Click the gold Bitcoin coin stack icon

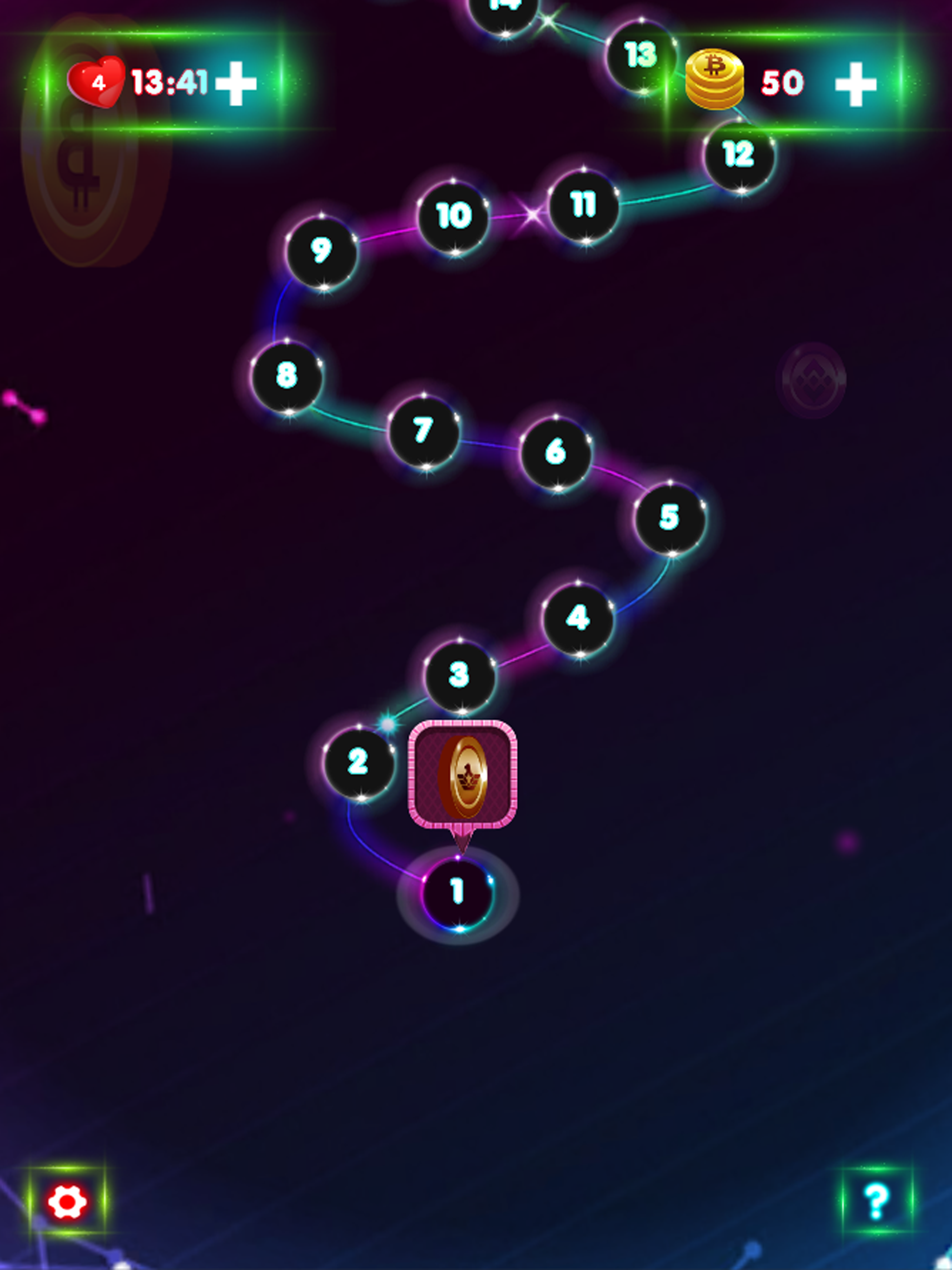click(714, 79)
